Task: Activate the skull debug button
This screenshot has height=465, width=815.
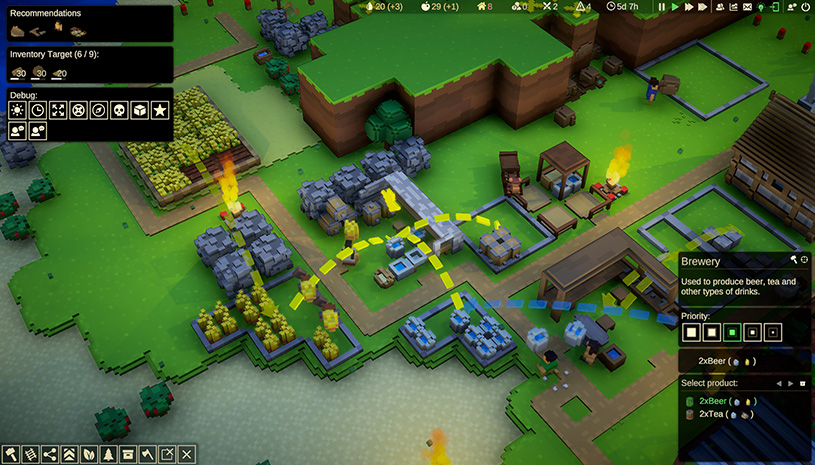Action: point(118,110)
